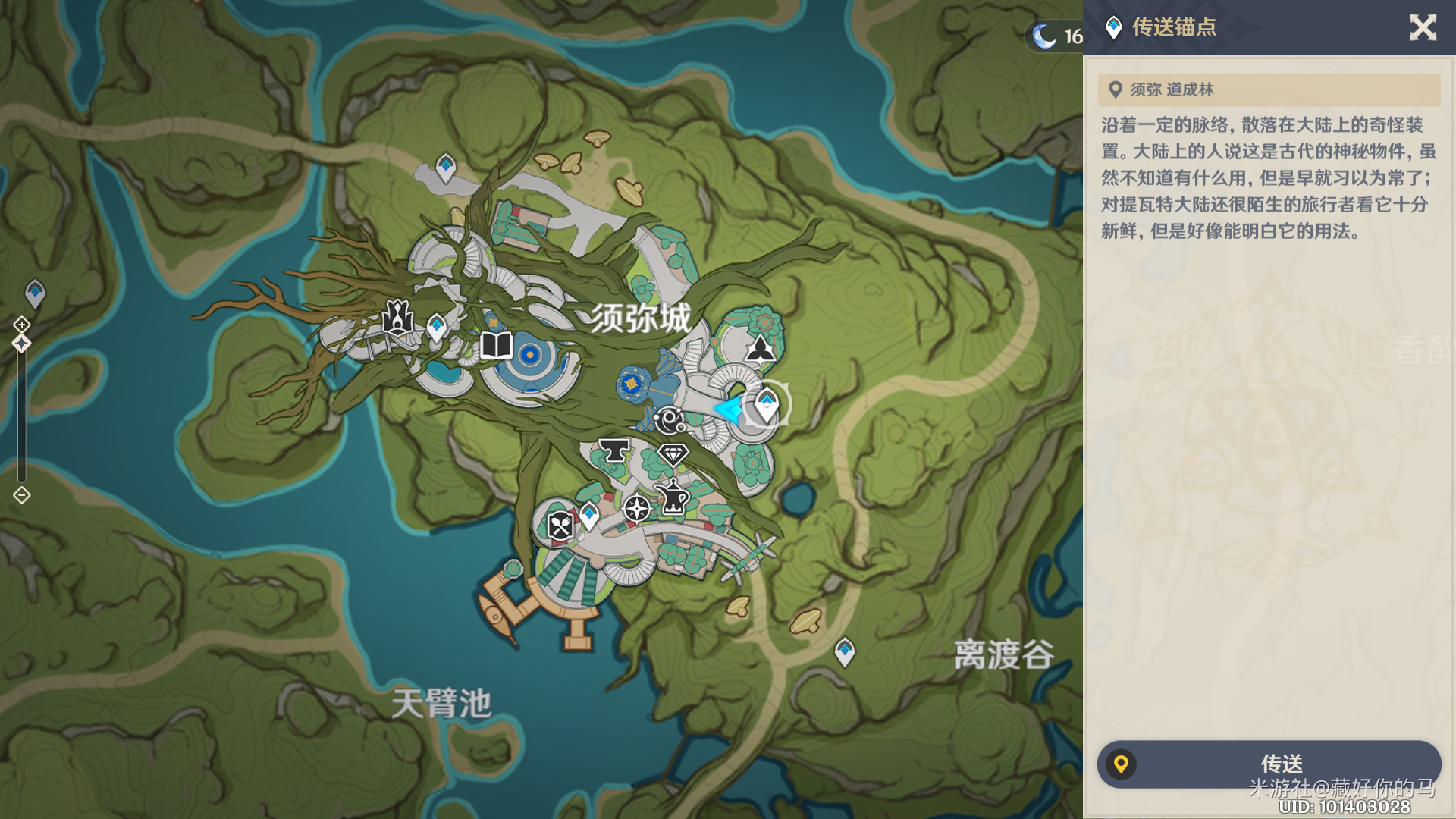1456x819 pixels.
Task: Select the highlighted waypoint with the white ring
Action: tap(767, 403)
